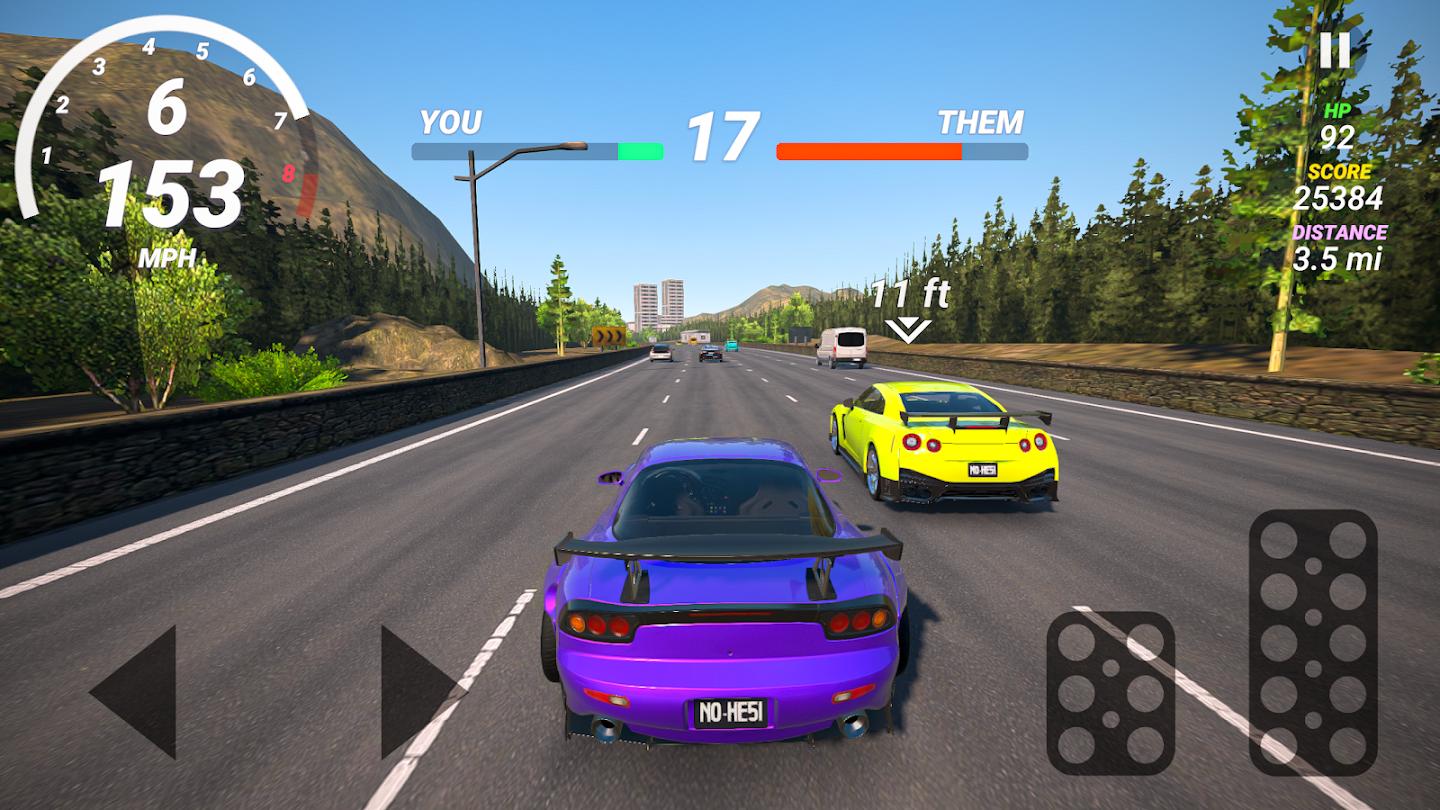
Task: Tap the pause icon in top right corner
Action: pos(1335,49)
